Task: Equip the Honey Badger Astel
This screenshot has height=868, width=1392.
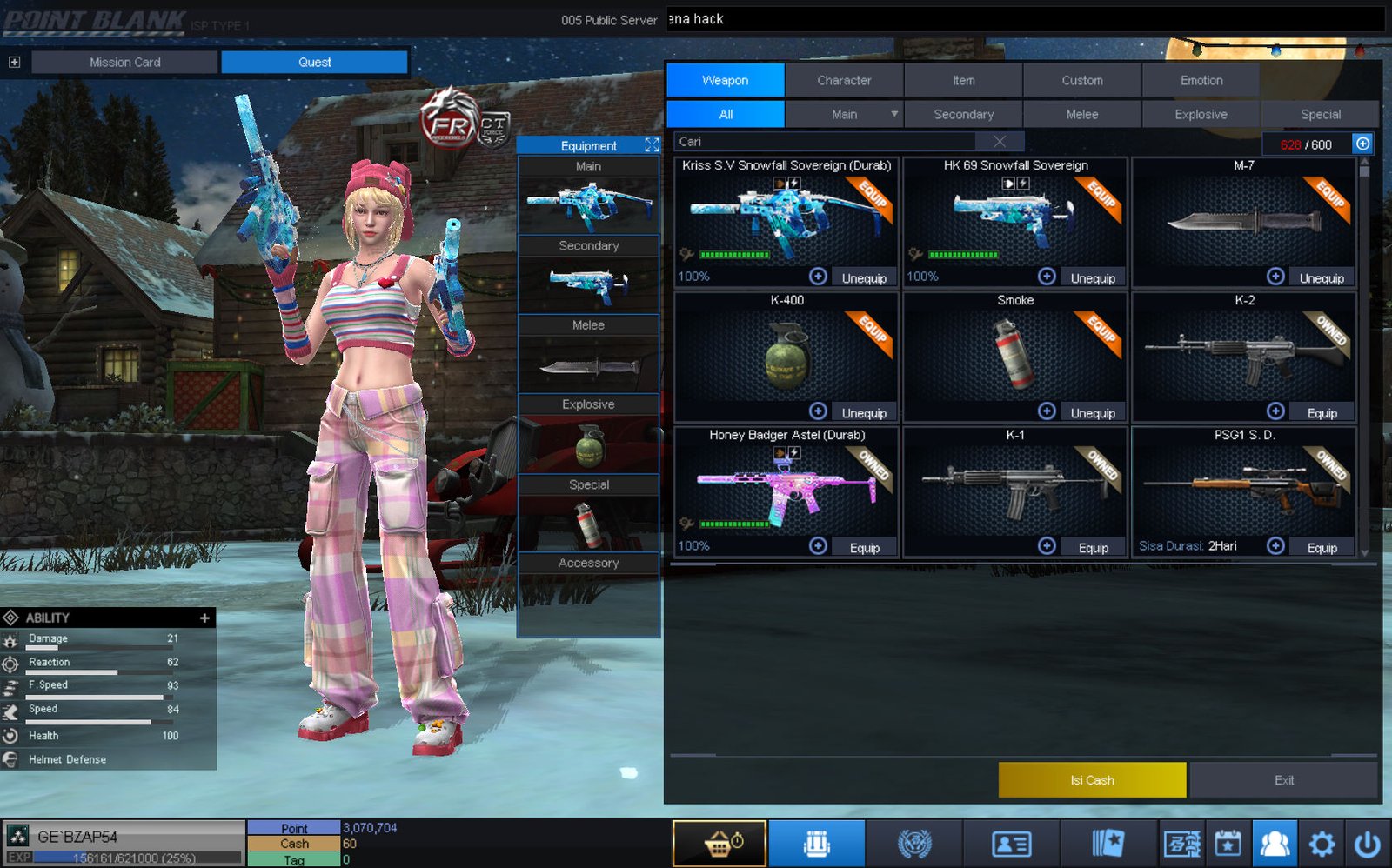Action: 864,548
